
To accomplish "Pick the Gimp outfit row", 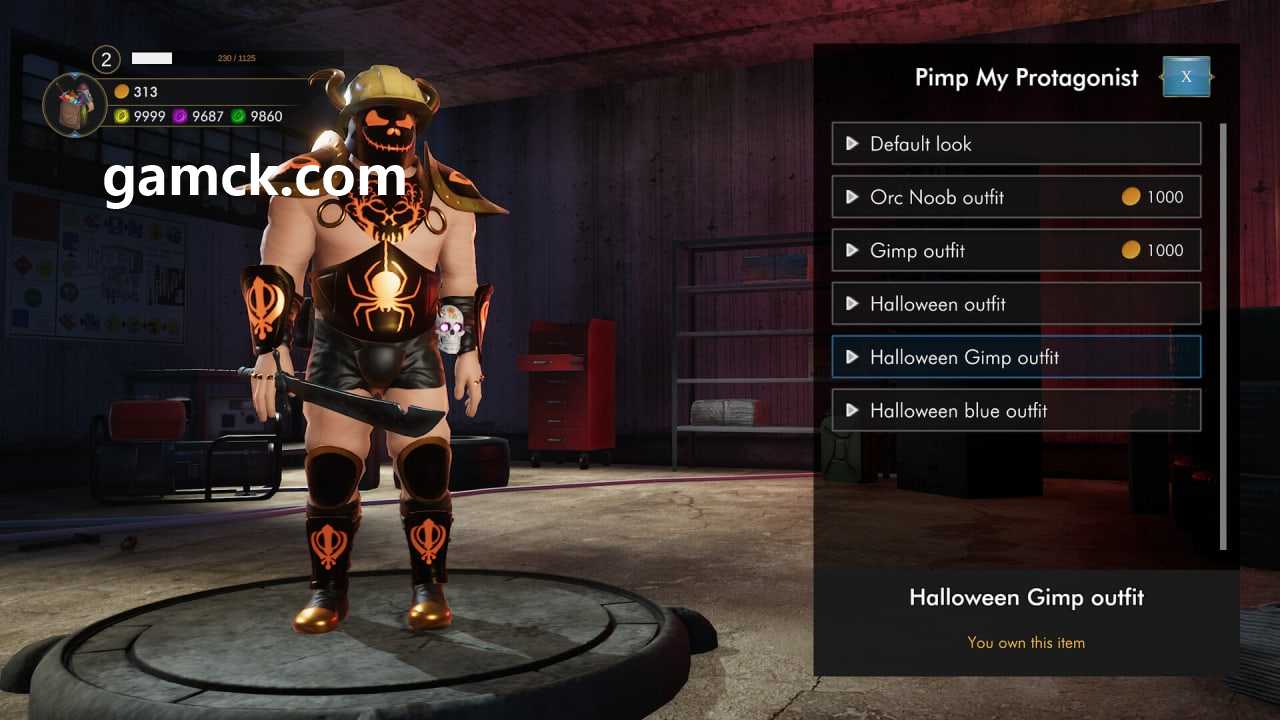I will [x=1015, y=250].
